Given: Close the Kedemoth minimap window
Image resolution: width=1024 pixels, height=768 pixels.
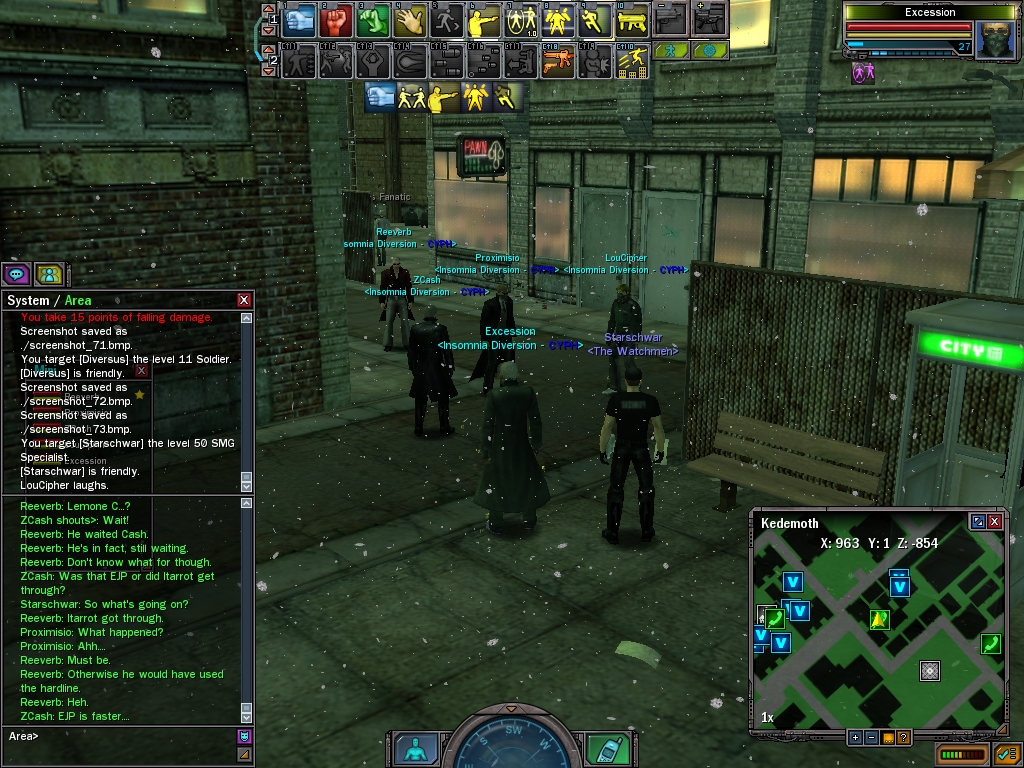Looking at the screenshot, I should pos(995,522).
